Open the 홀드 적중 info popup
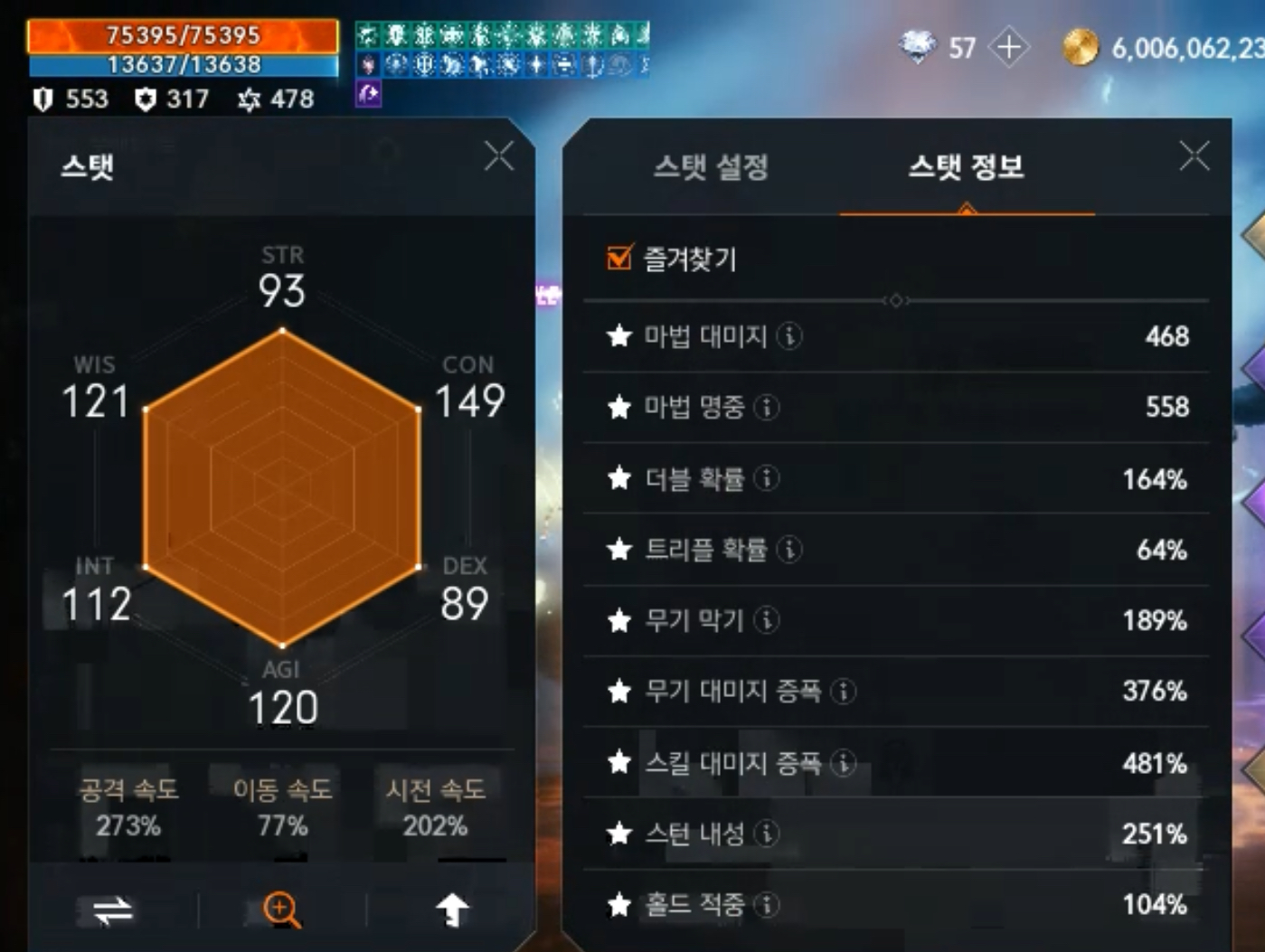Viewport: 1265px width, 952px height. [x=769, y=905]
